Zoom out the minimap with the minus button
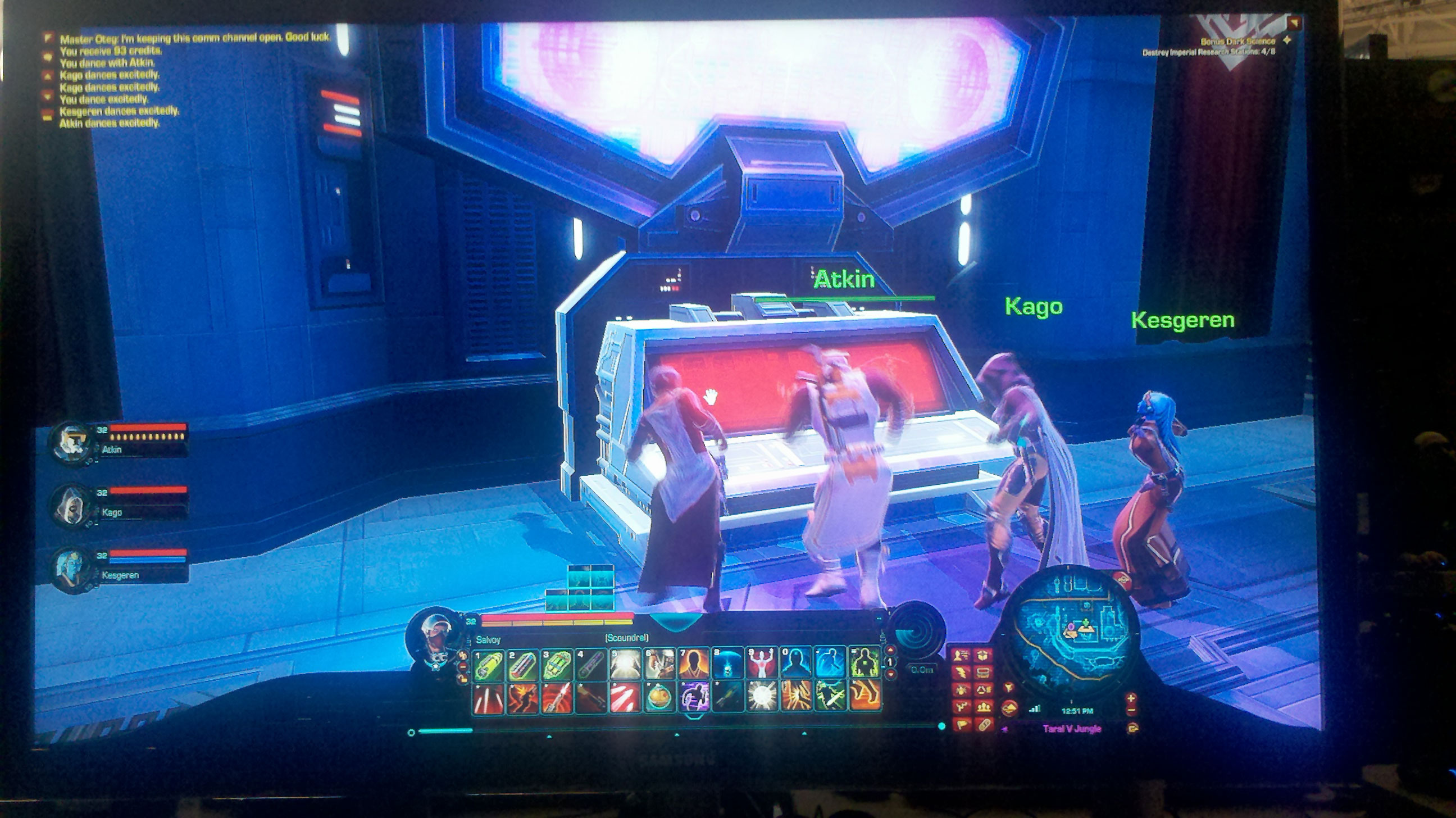This screenshot has height=818, width=1456. 1131,711
